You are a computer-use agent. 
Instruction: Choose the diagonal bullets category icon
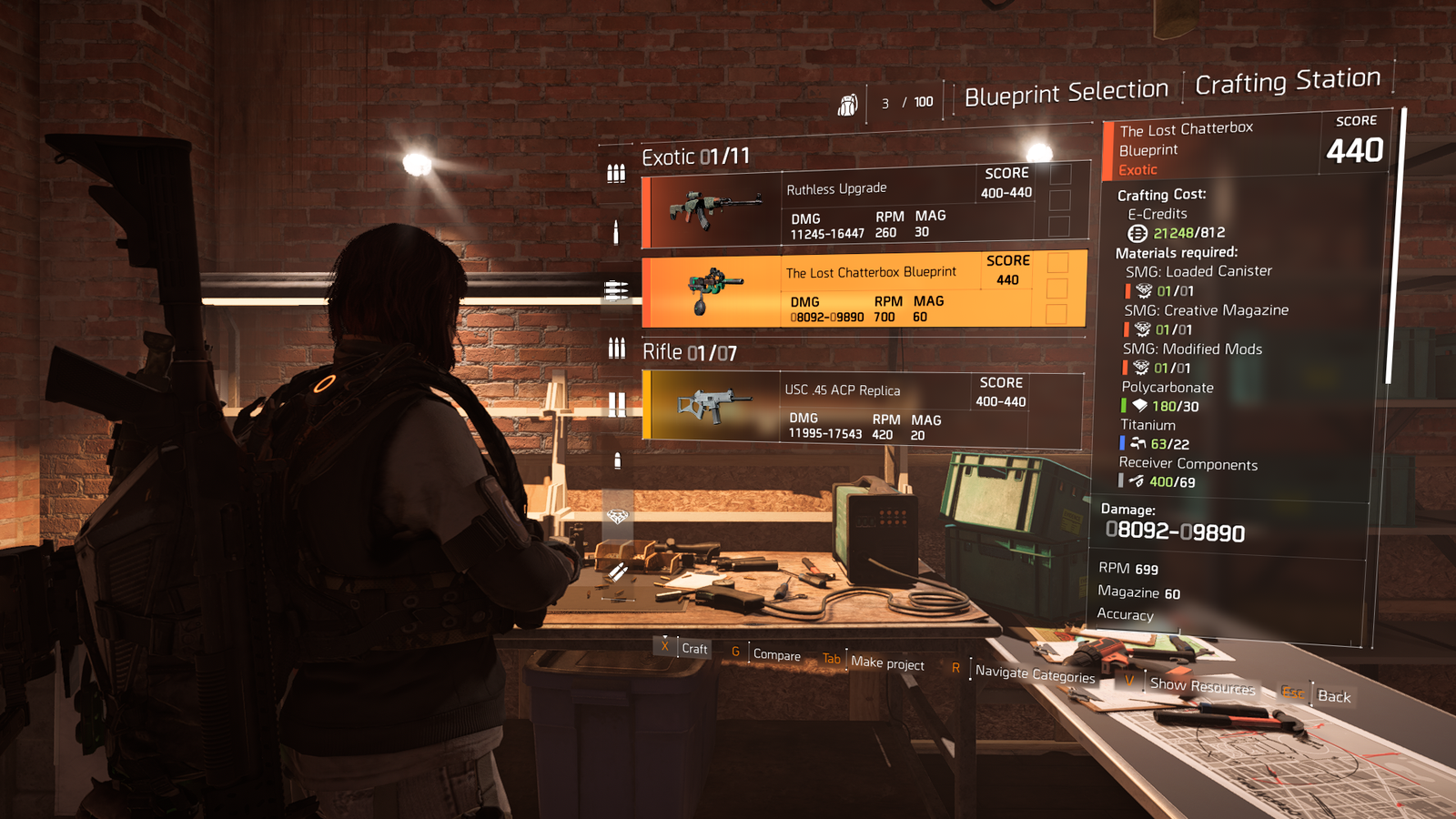pos(616,572)
